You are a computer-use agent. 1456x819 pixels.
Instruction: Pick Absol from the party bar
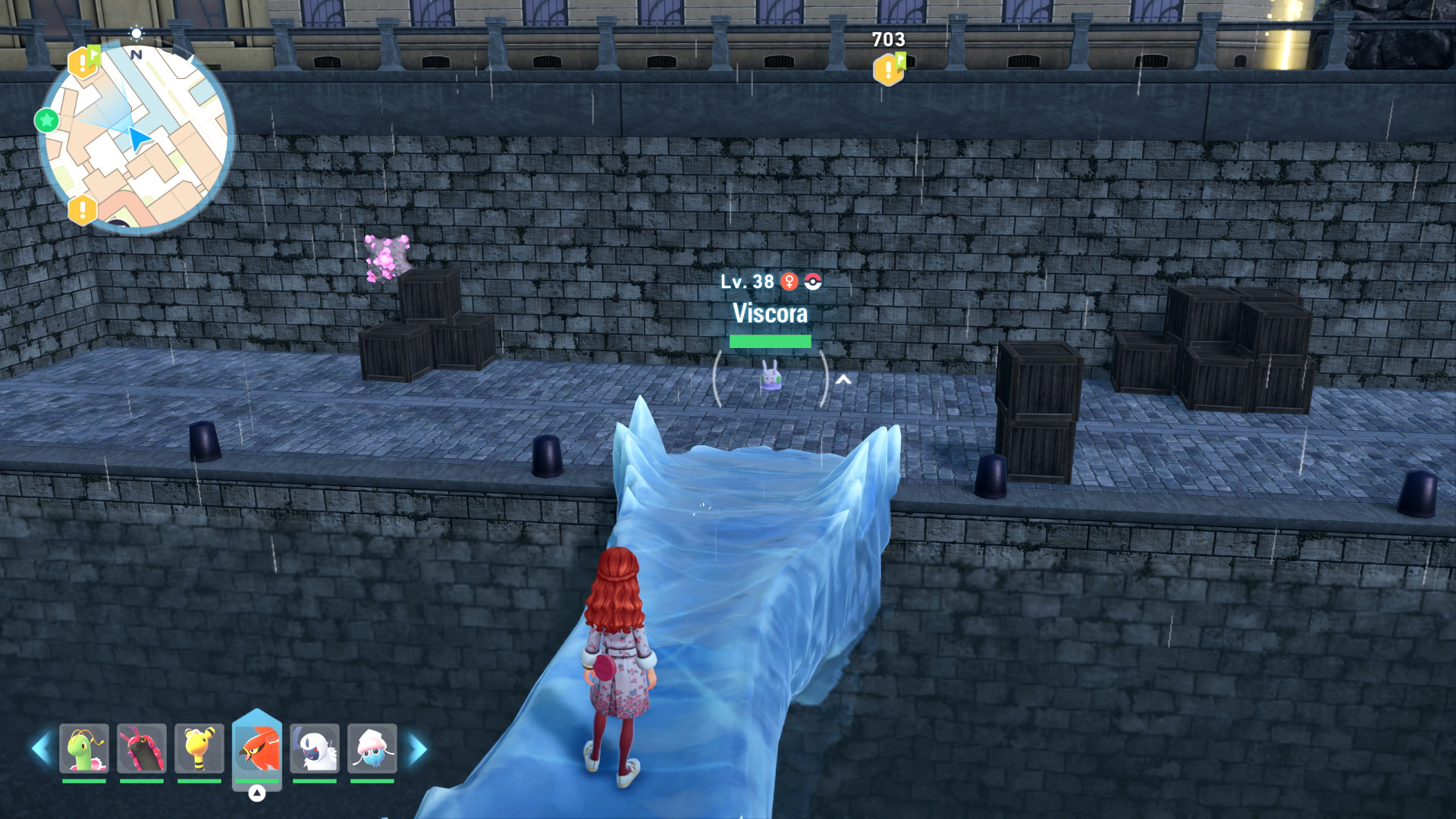tap(315, 749)
